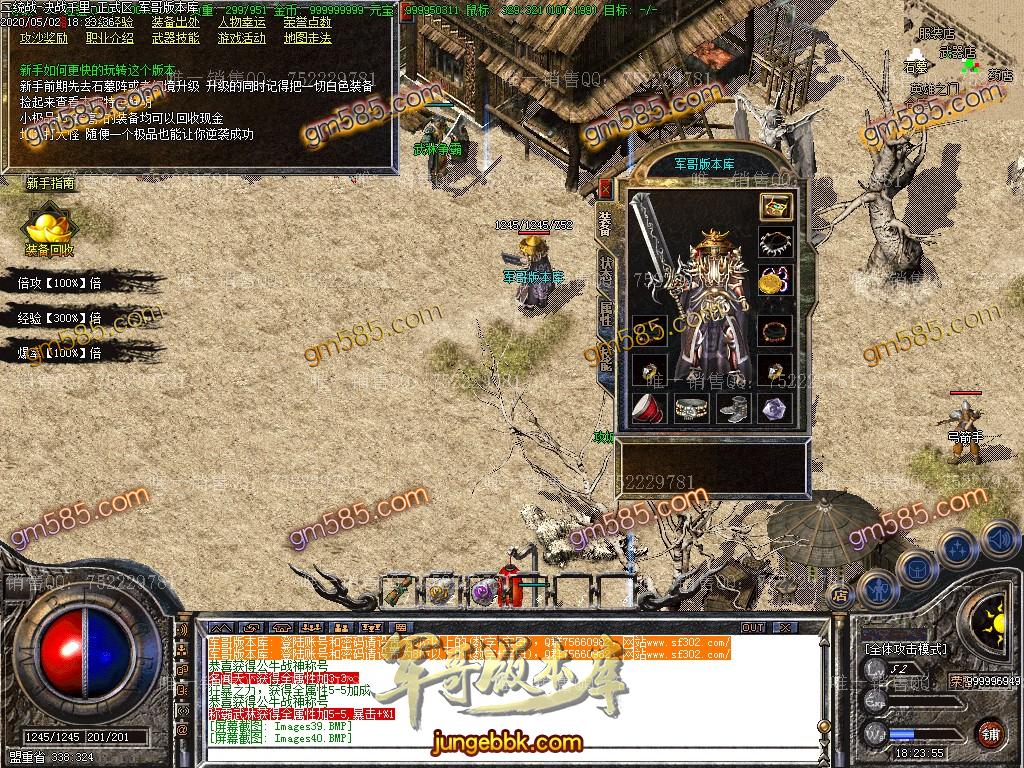Close the character equipment panel

(605, 187)
